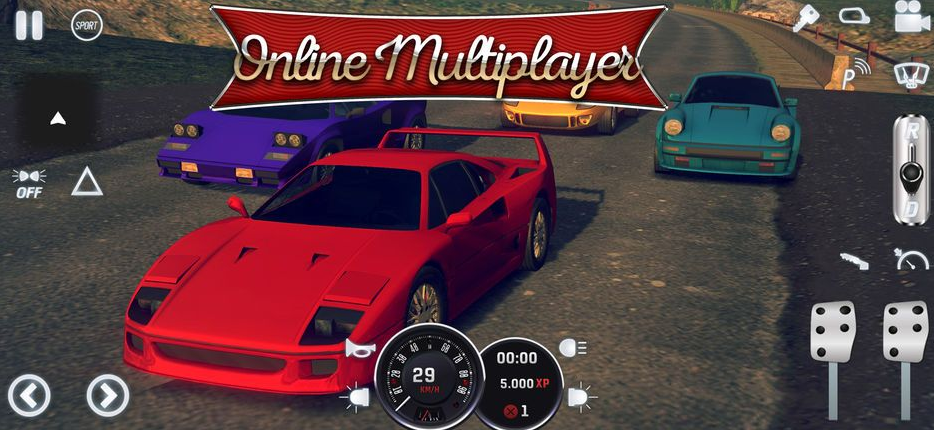This screenshot has width=934, height=430.
Task: Enable the cruise speed limiter gauge icon
Action: pos(911,260)
